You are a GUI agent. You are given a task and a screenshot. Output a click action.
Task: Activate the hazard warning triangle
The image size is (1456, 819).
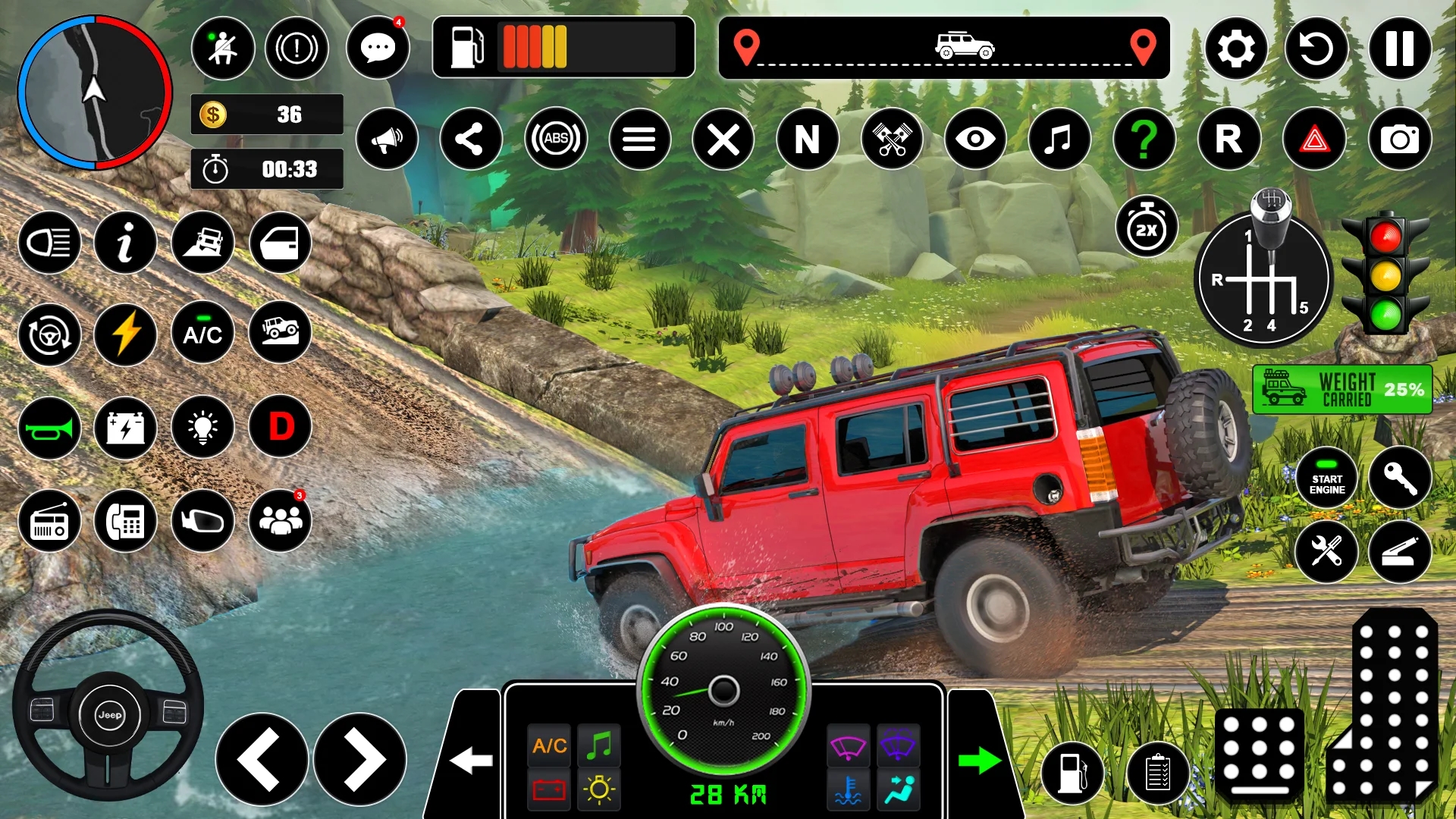click(1315, 139)
